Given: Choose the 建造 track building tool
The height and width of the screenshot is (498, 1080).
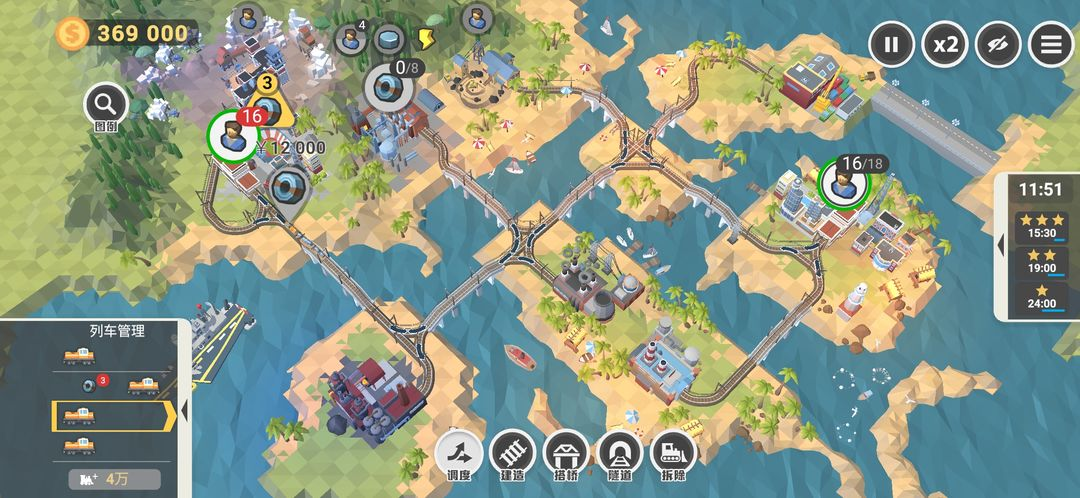Looking at the screenshot, I should (x=512, y=453).
